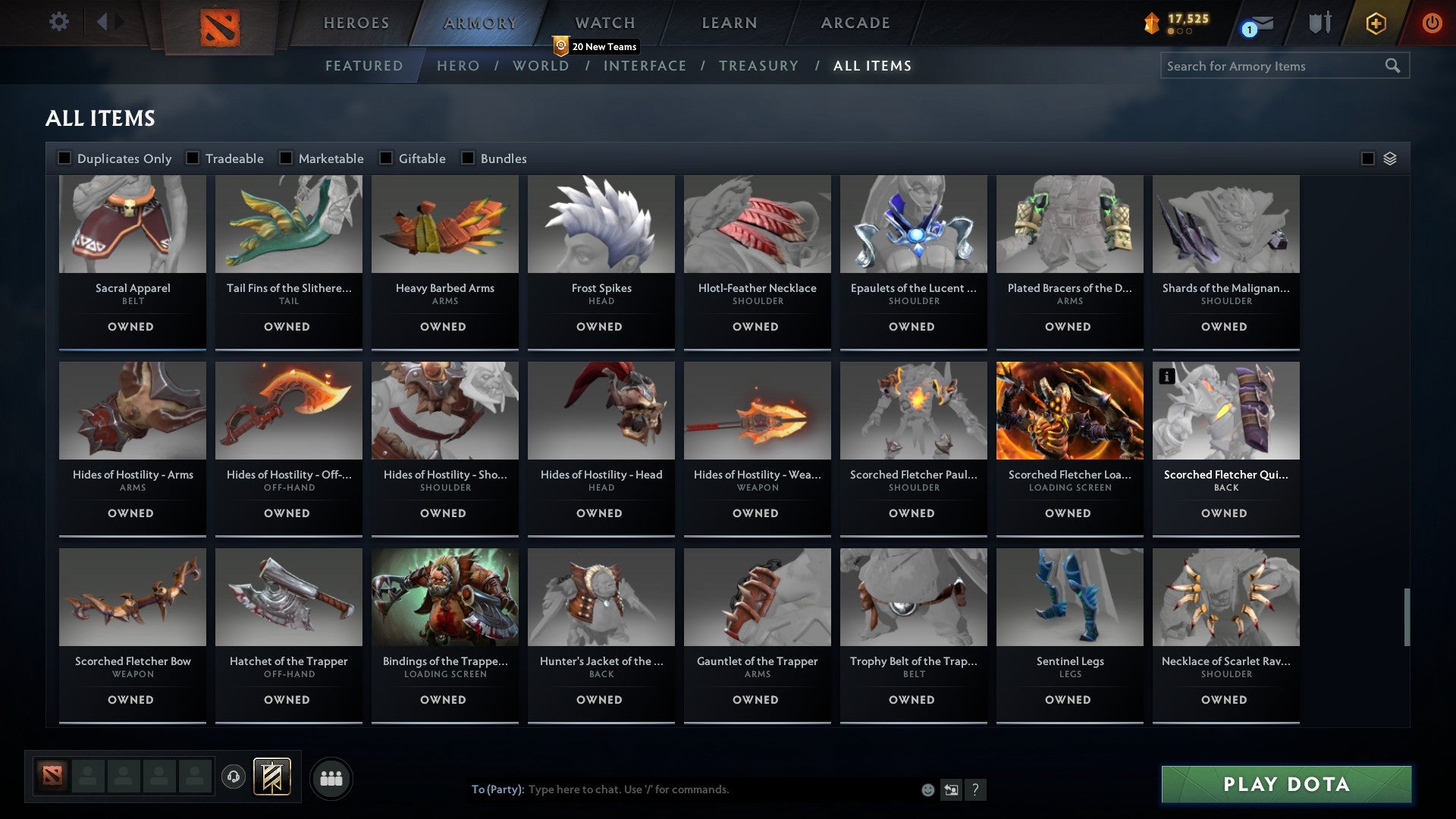
Task: Click the armory shield and sword icon
Action: 1319,23
